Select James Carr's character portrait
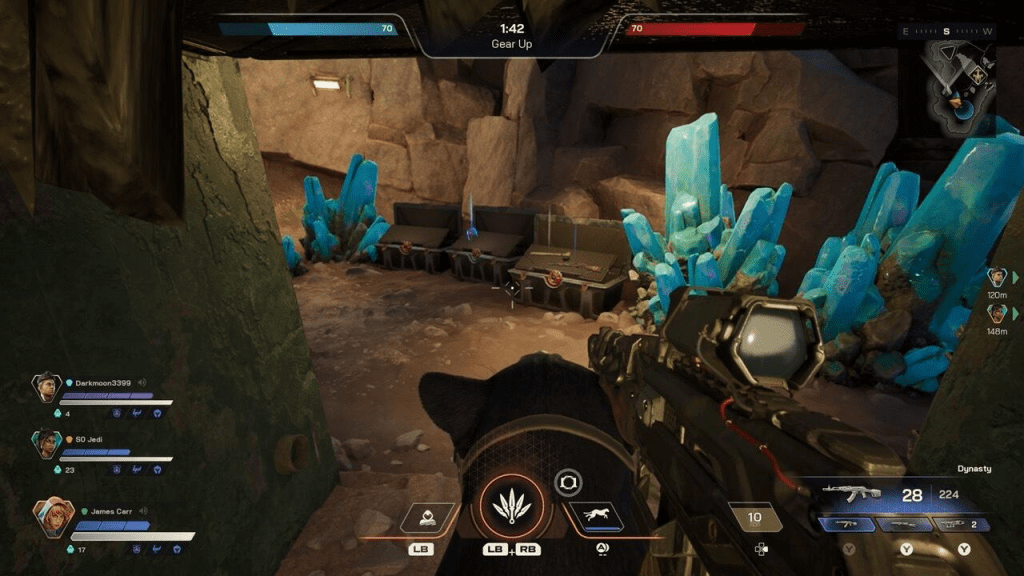The width and height of the screenshot is (1024, 576). pyautogui.click(x=51, y=517)
